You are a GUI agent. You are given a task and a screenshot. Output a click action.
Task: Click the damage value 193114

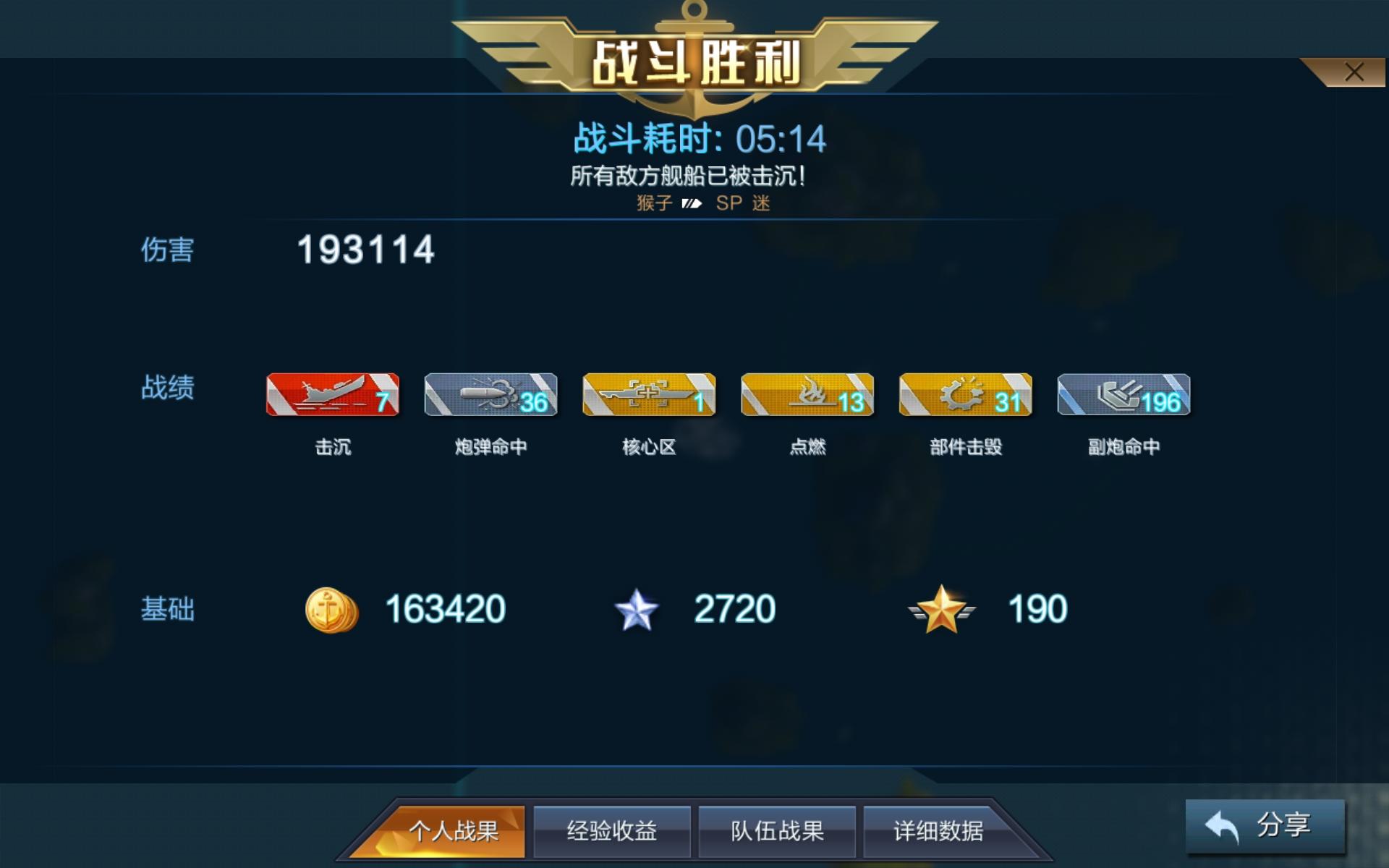tap(365, 252)
